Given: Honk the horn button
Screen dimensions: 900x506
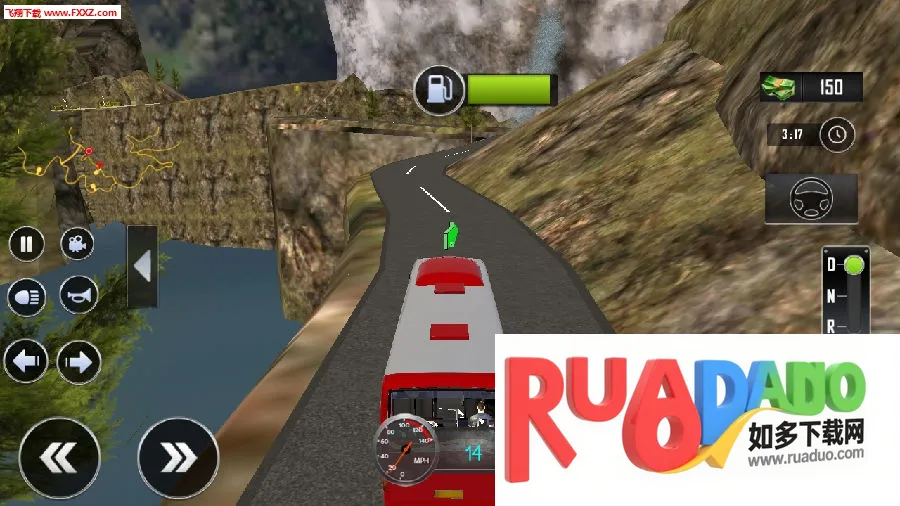Looking at the screenshot, I should point(78,295).
